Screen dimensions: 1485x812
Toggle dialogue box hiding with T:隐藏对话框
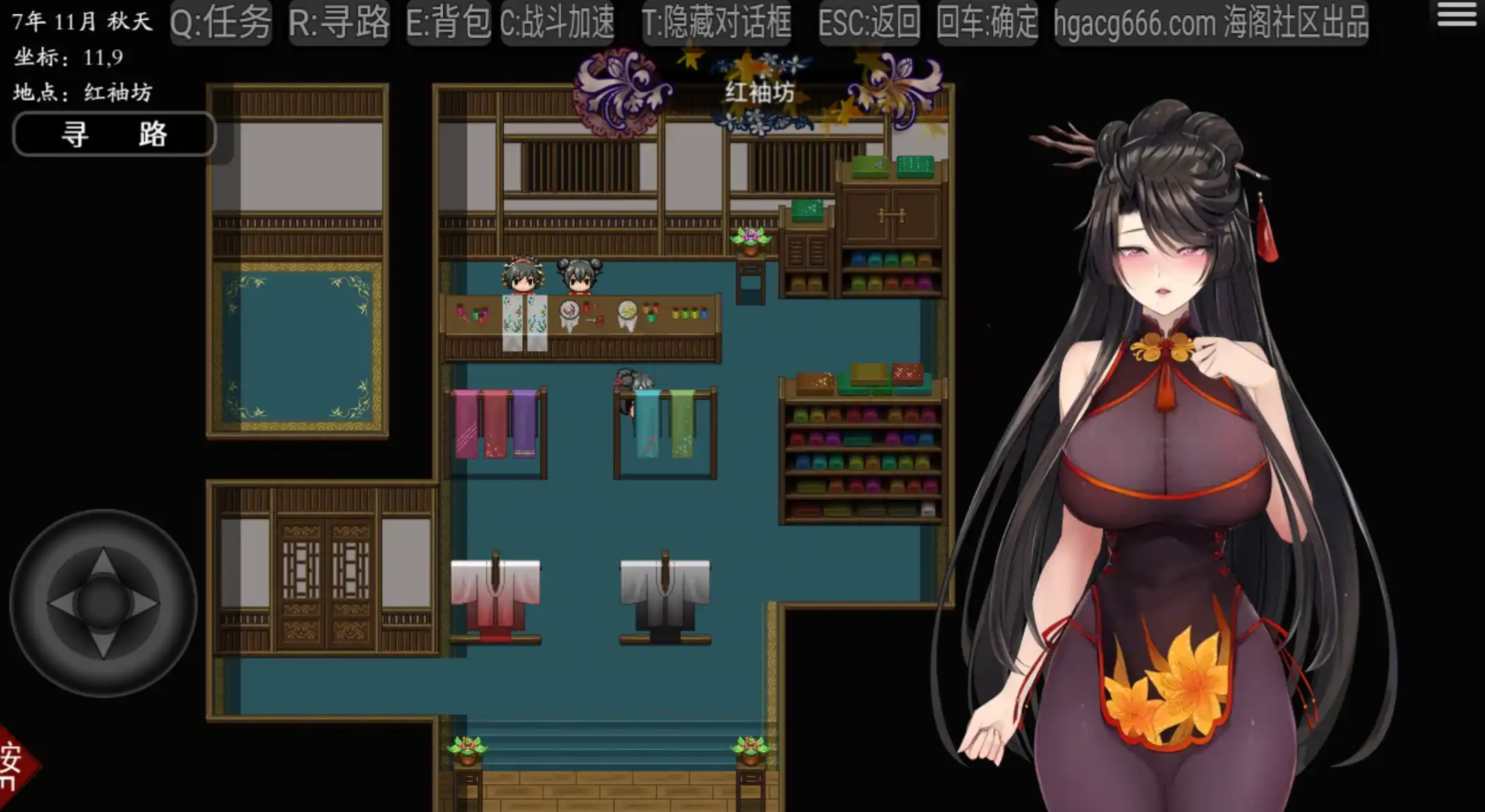715,23
